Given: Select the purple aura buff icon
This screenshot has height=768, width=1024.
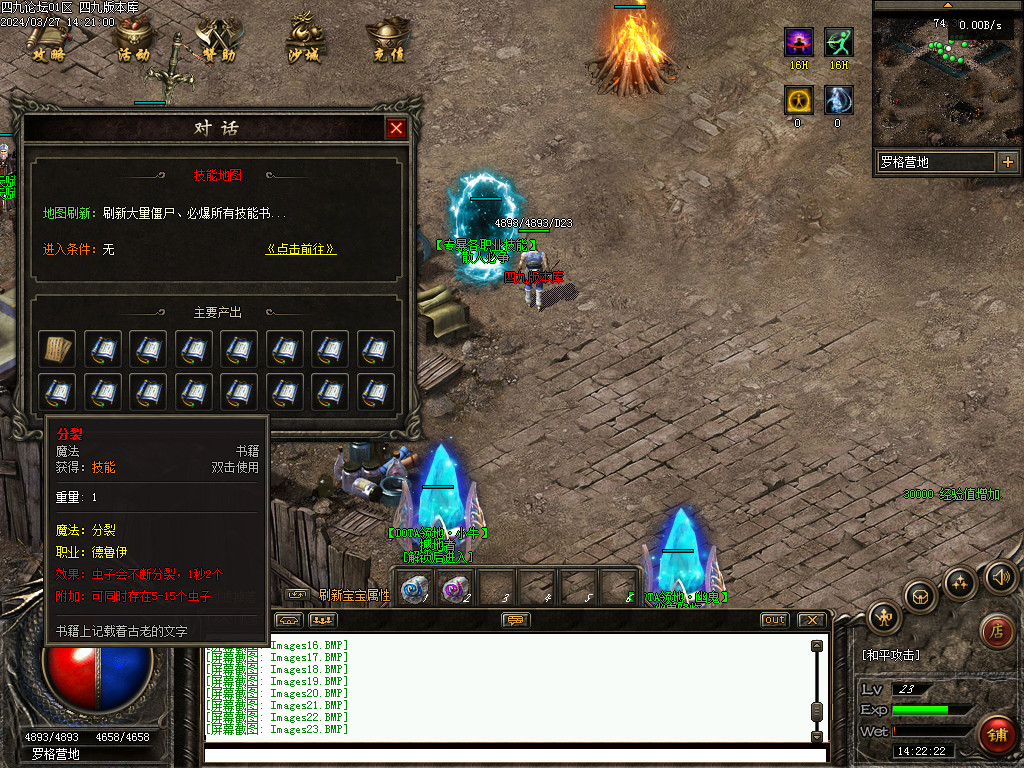Looking at the screenshot, I should [x=798, y=43].
